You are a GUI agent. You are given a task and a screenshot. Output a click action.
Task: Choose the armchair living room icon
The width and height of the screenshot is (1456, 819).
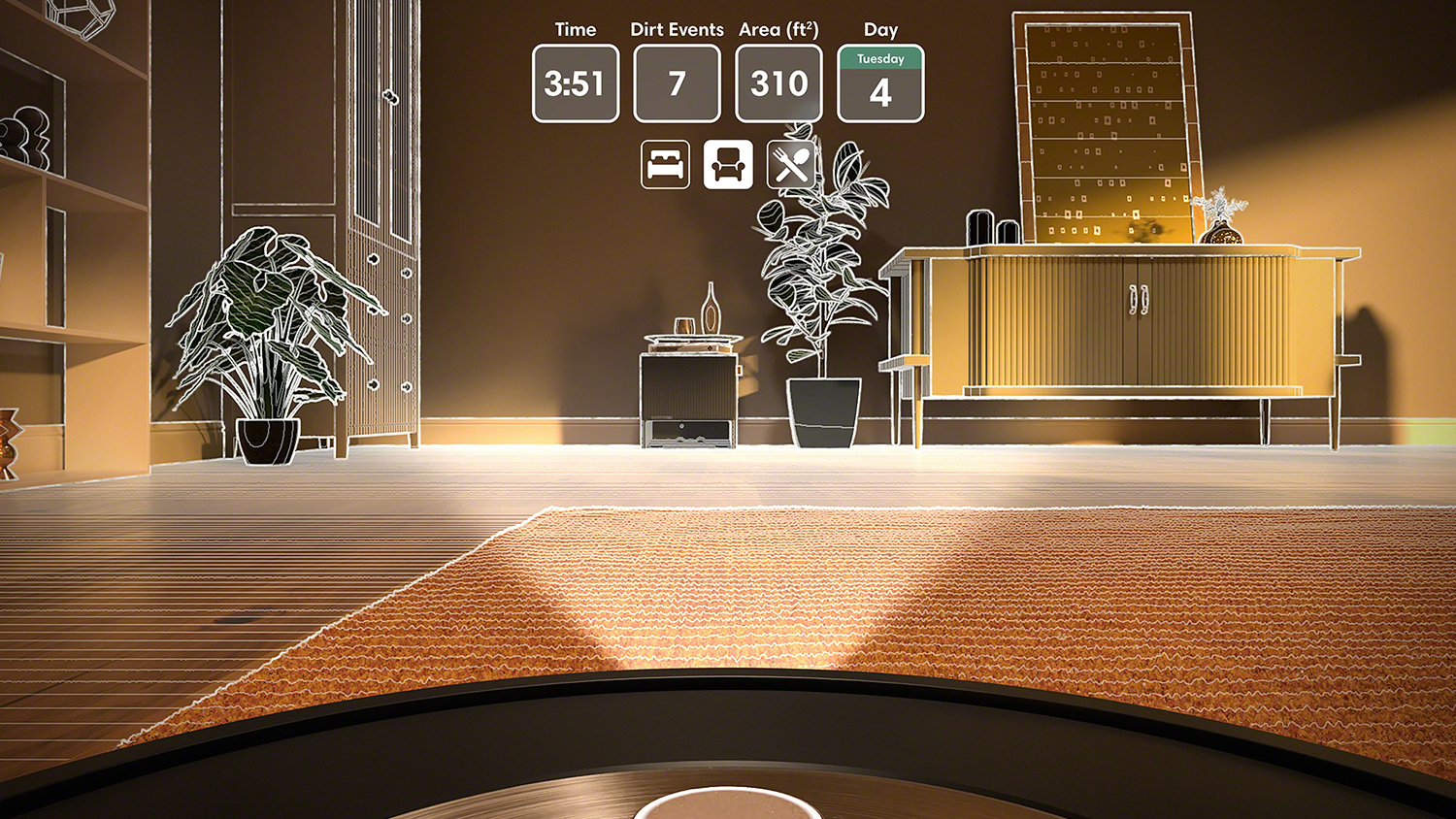[728, 165]
